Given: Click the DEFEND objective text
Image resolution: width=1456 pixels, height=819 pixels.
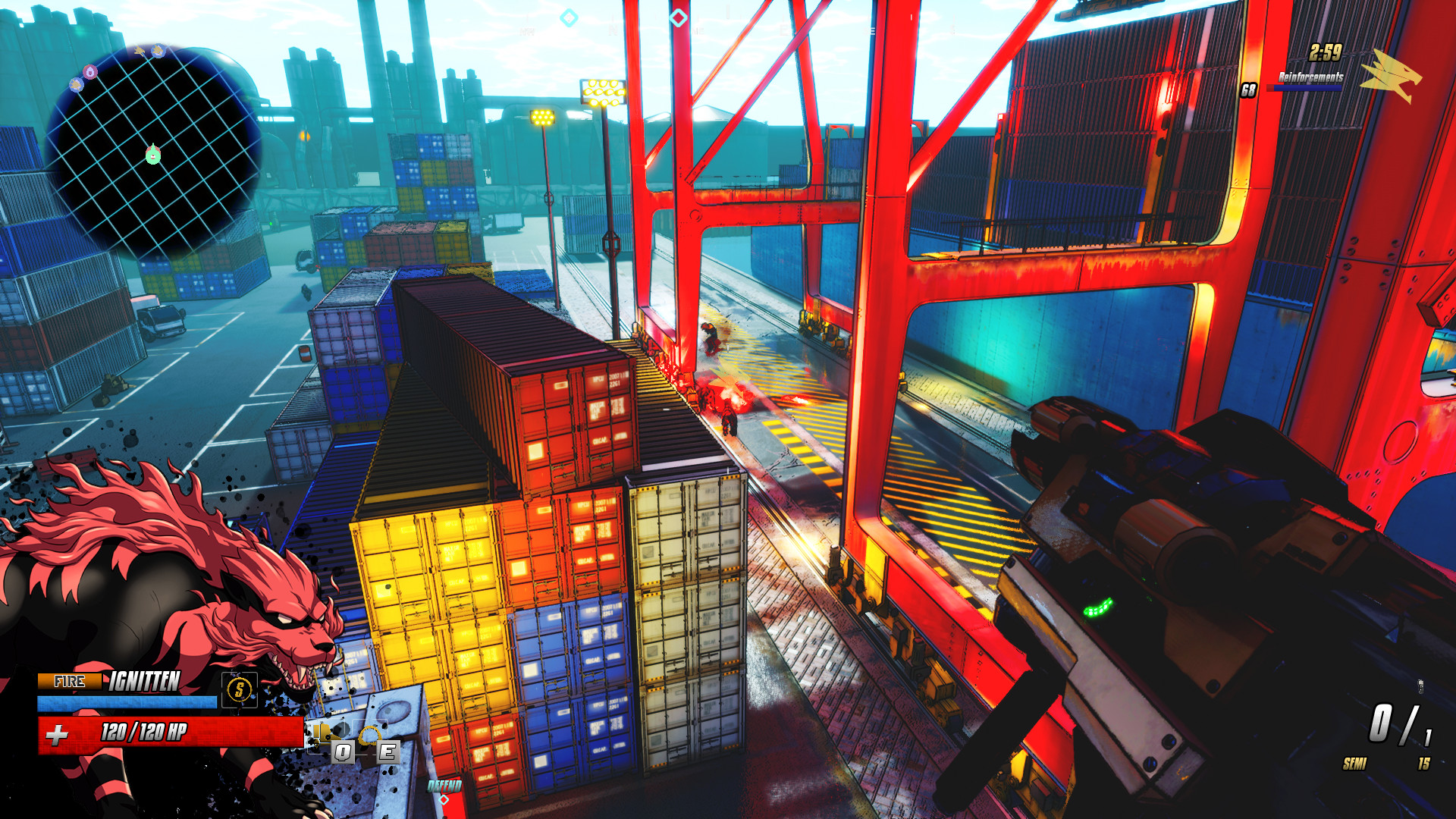Looking at the screenshot, I should click(444, 785).
